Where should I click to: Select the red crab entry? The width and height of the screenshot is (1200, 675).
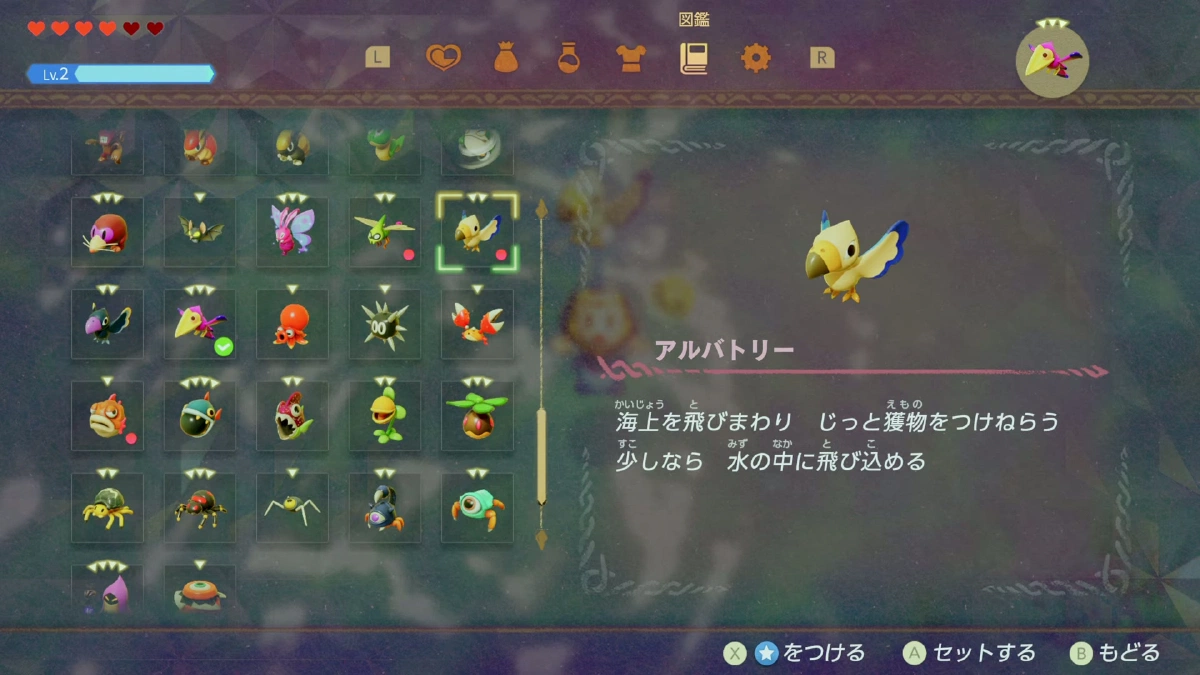477,324
